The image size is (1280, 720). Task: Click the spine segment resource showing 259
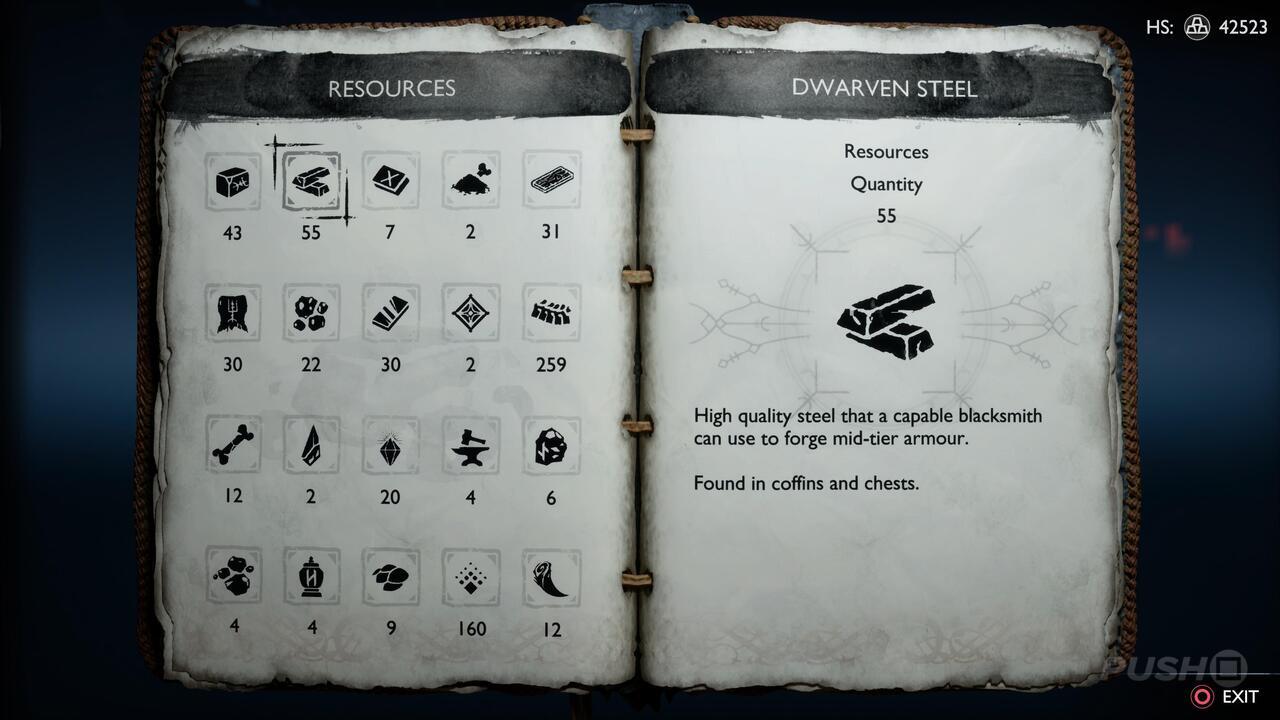(x=550, y=313)
